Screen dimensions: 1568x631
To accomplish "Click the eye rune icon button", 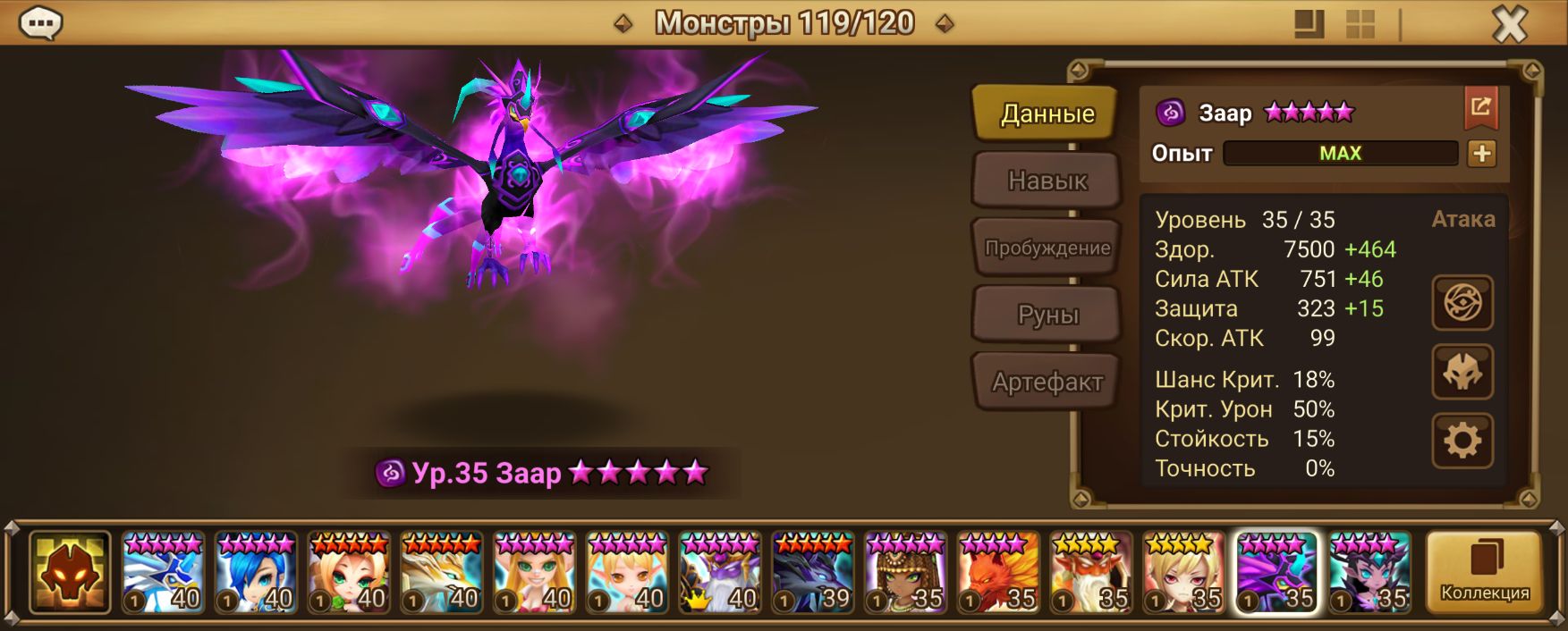I will pos(1462,303).
